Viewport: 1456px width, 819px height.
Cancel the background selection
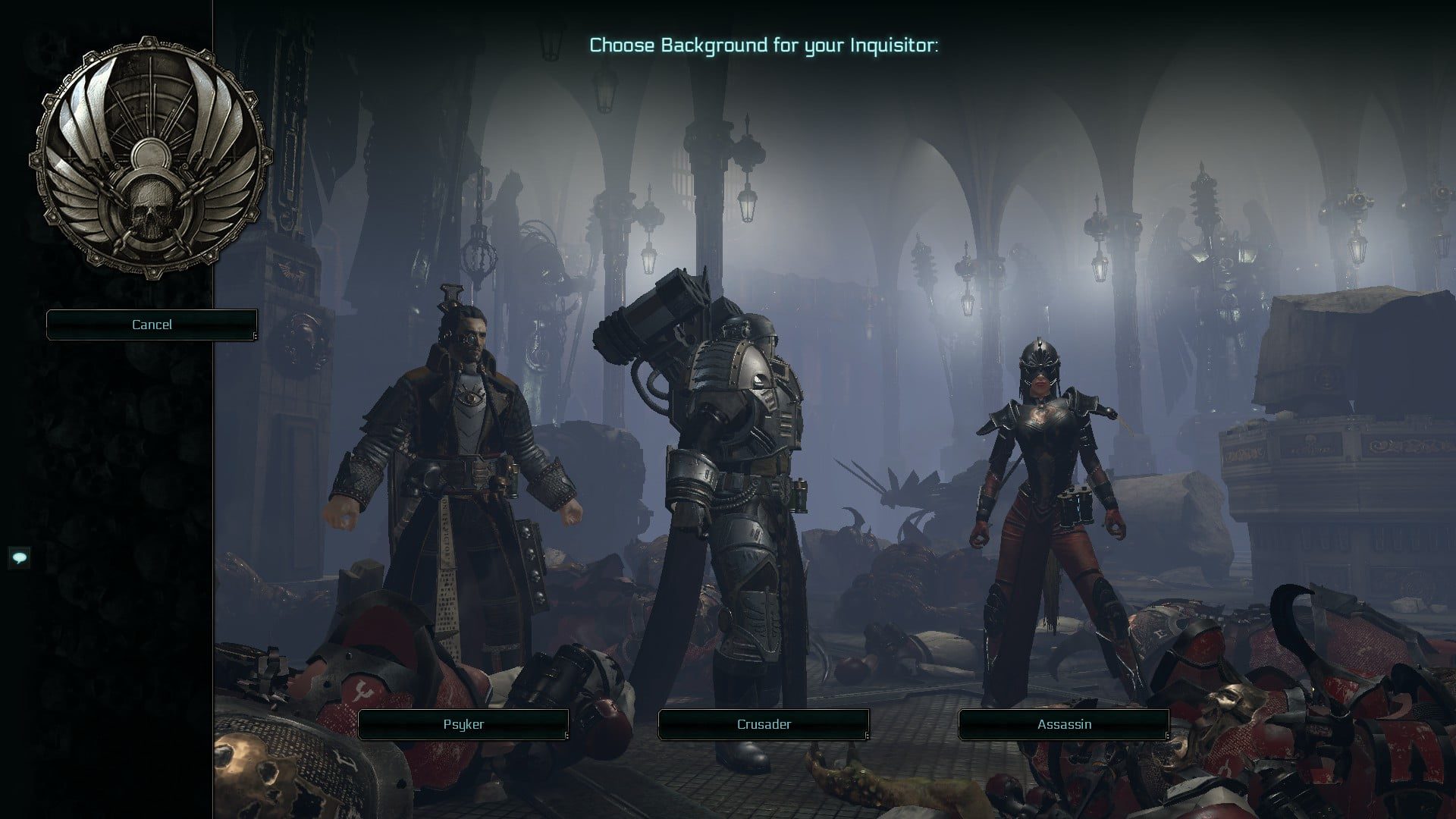pos(152,325)
